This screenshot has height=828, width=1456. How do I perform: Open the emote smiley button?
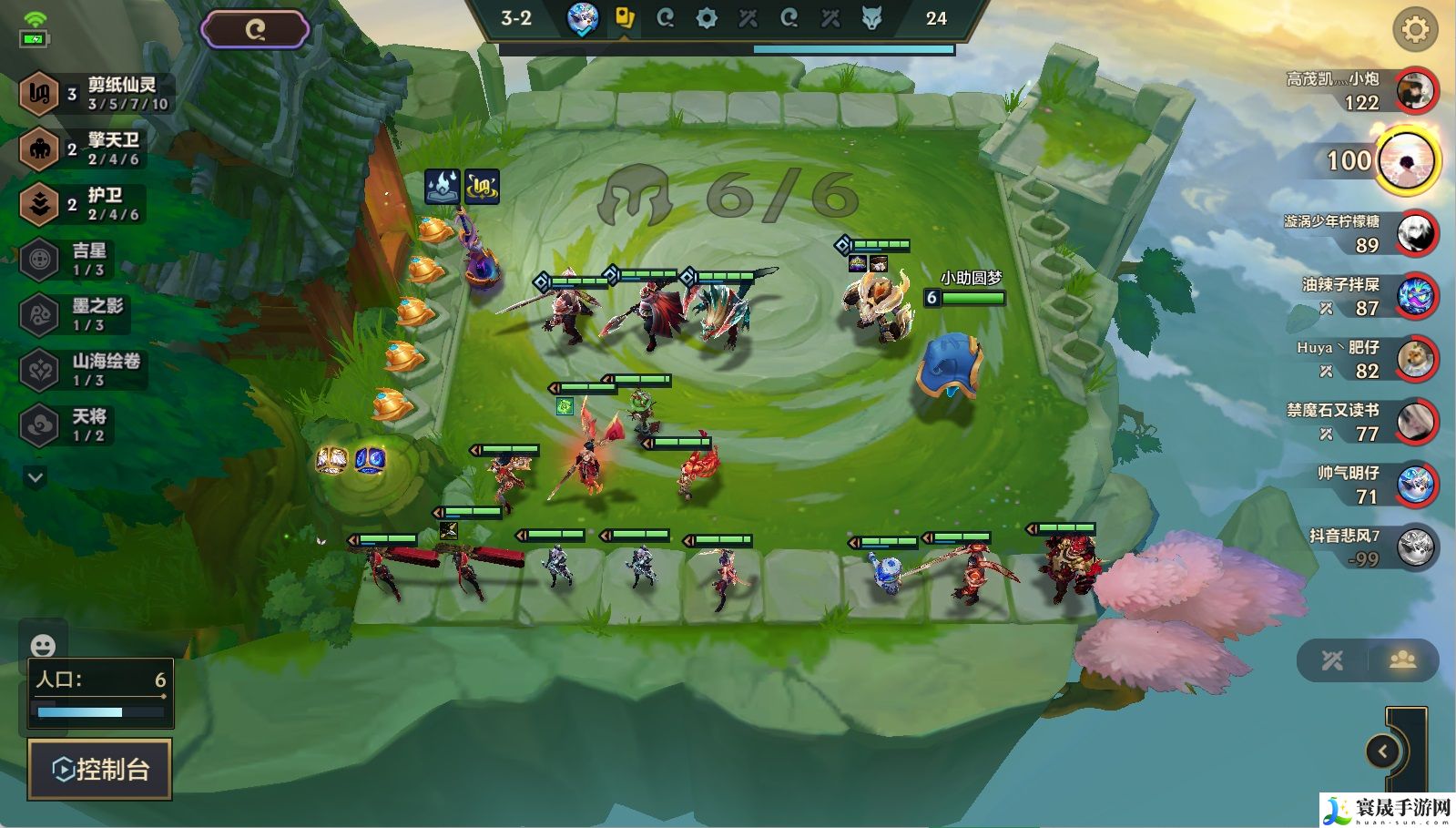tap(43, 646)
